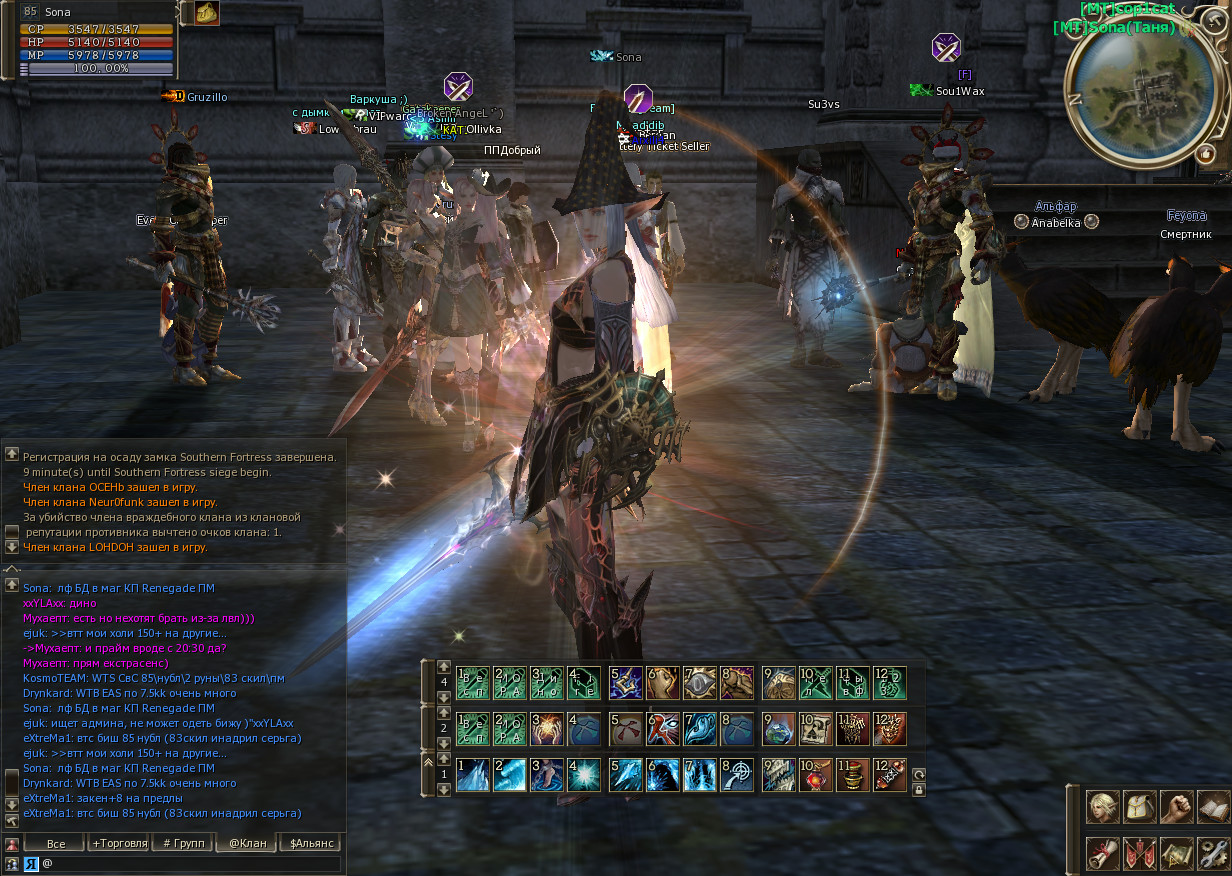Use the red potion in hotbar slot 10

[815, 776]
